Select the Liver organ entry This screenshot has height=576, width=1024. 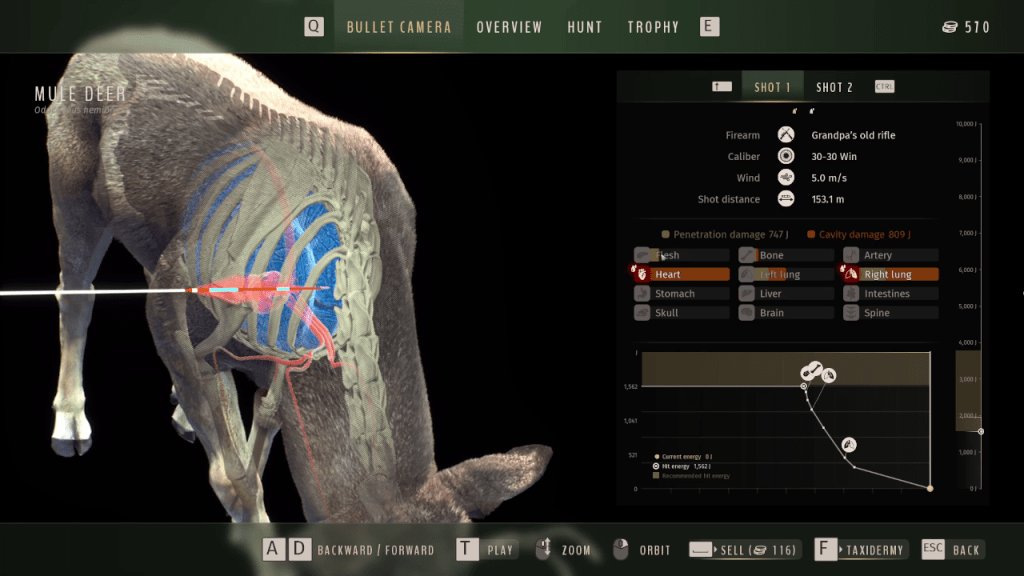tap(786, 293)
